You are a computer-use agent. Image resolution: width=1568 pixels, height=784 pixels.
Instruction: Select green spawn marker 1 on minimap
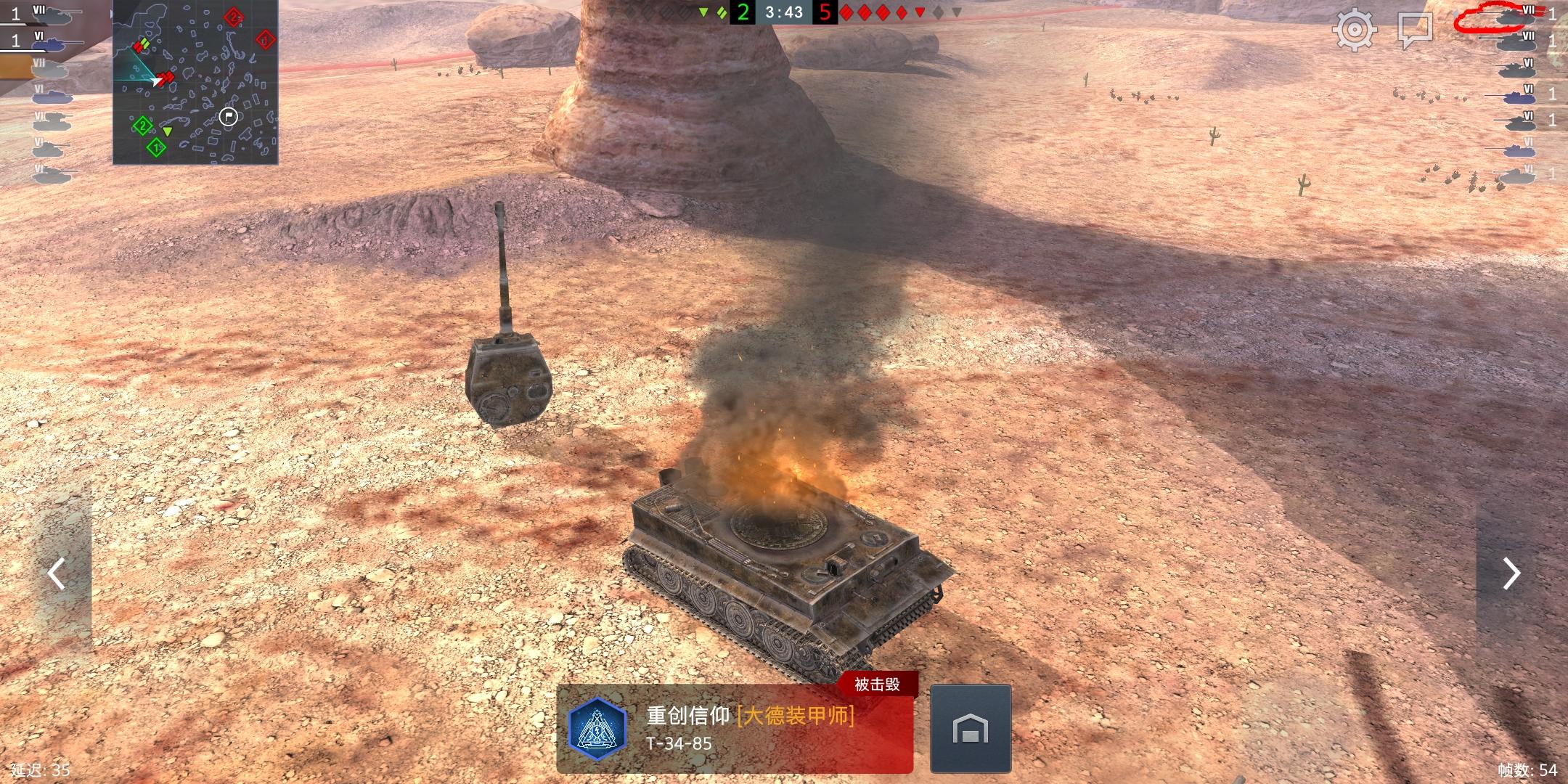coord(155,147)
